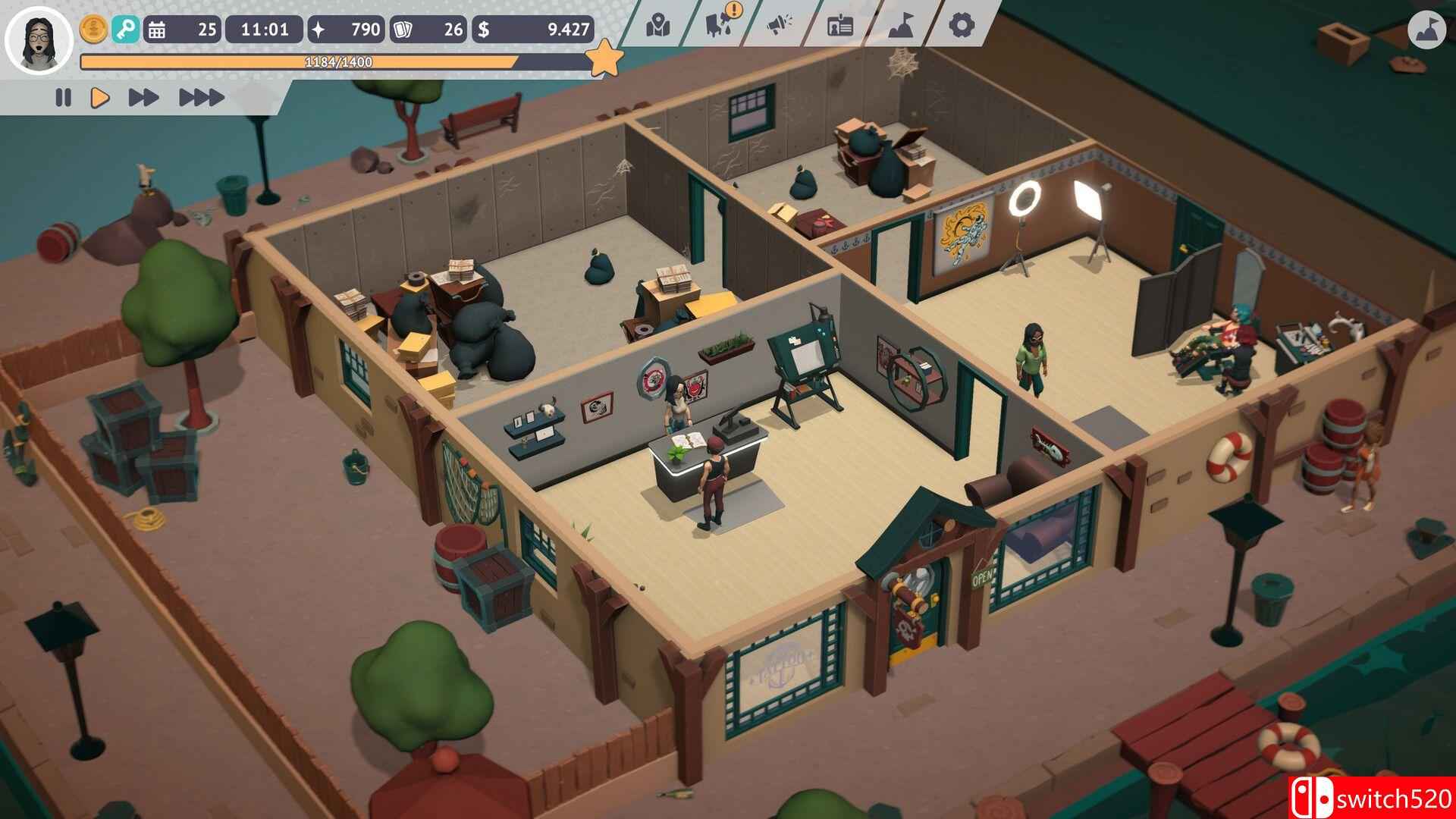
Task: Pause the game
Action: coord(64,96)
